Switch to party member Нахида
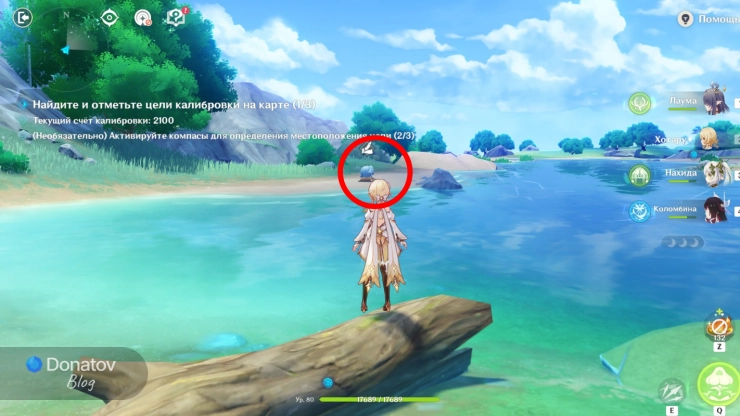 pyautogui.click(x=712, y=174)
